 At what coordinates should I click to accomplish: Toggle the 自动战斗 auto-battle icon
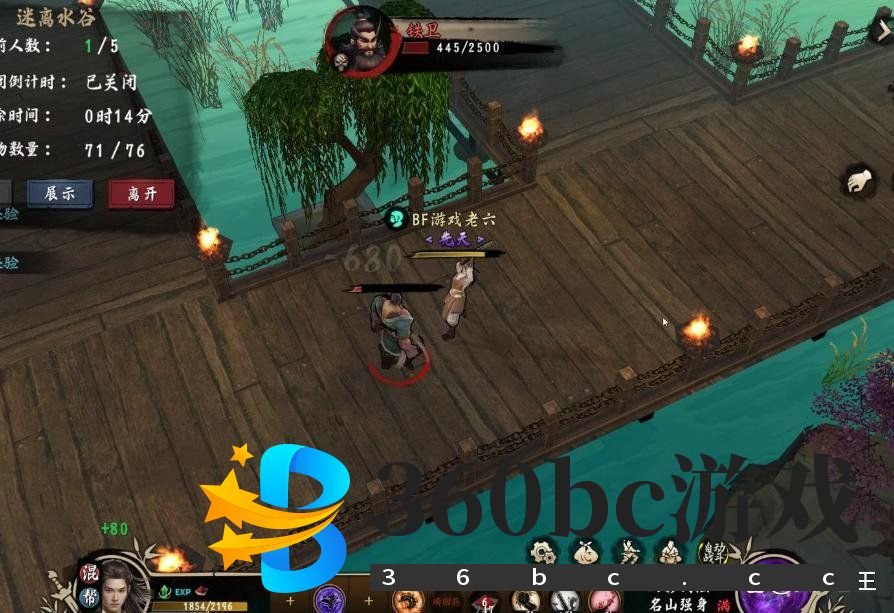point(713,551)
